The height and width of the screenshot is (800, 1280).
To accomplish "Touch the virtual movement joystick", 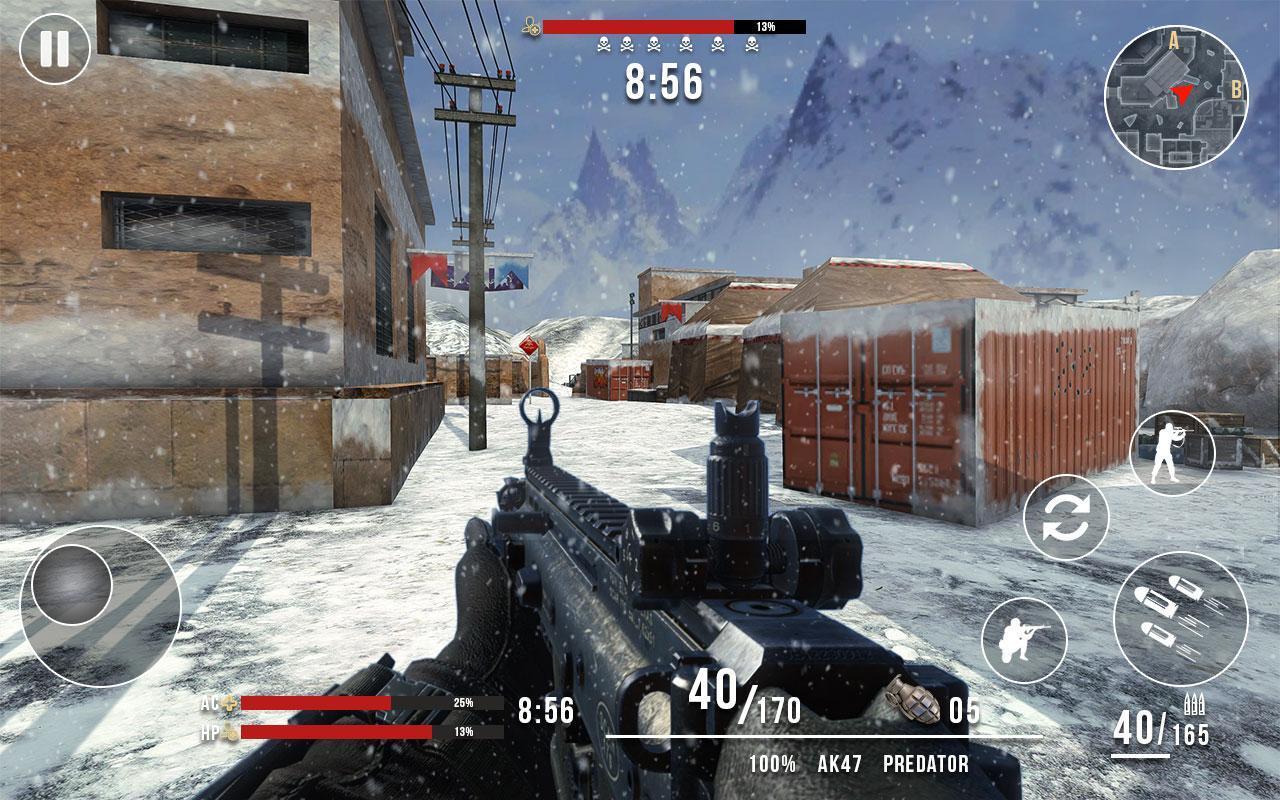I will 72,586.
